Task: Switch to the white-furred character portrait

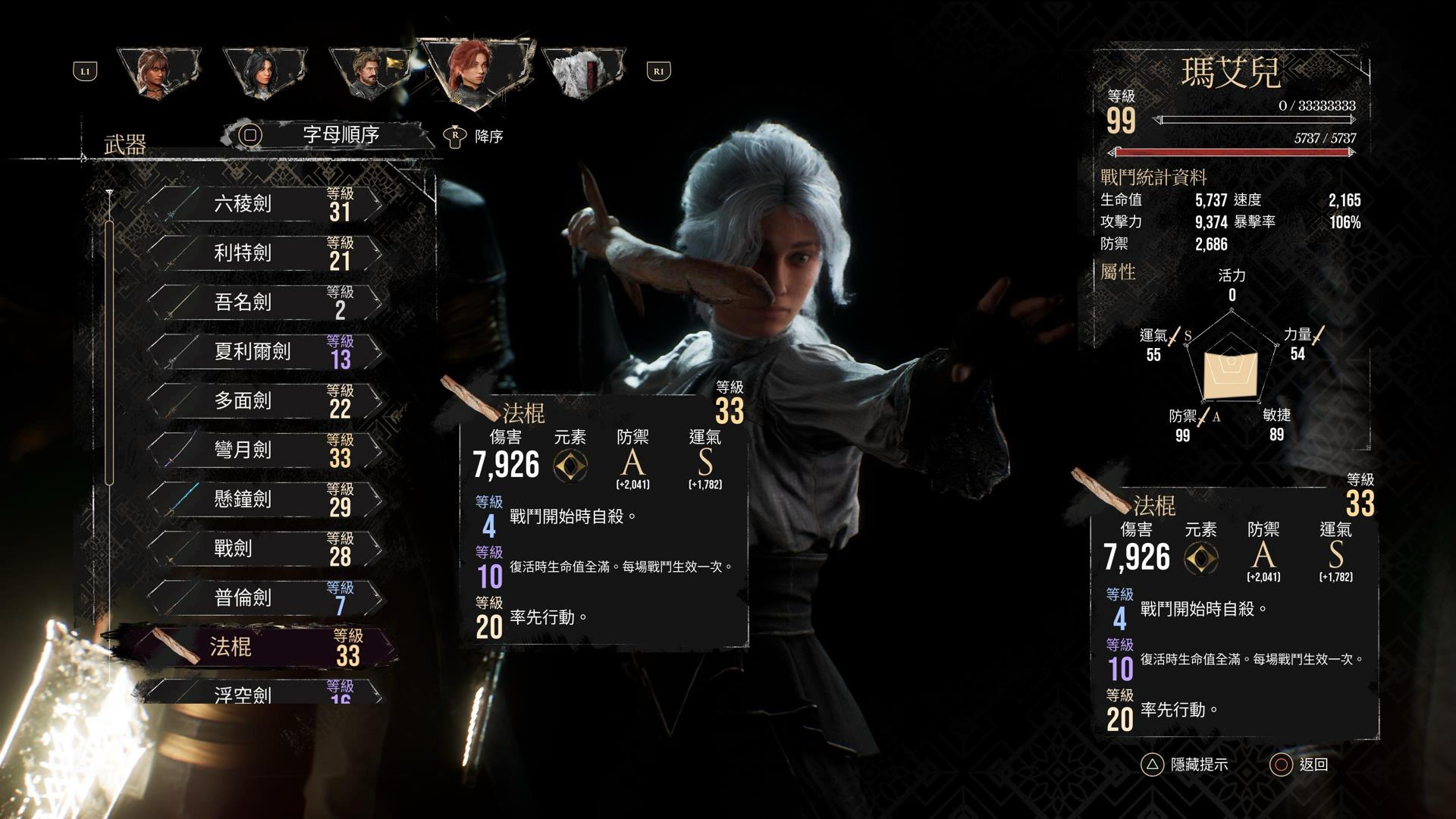Action: (582, 74)
